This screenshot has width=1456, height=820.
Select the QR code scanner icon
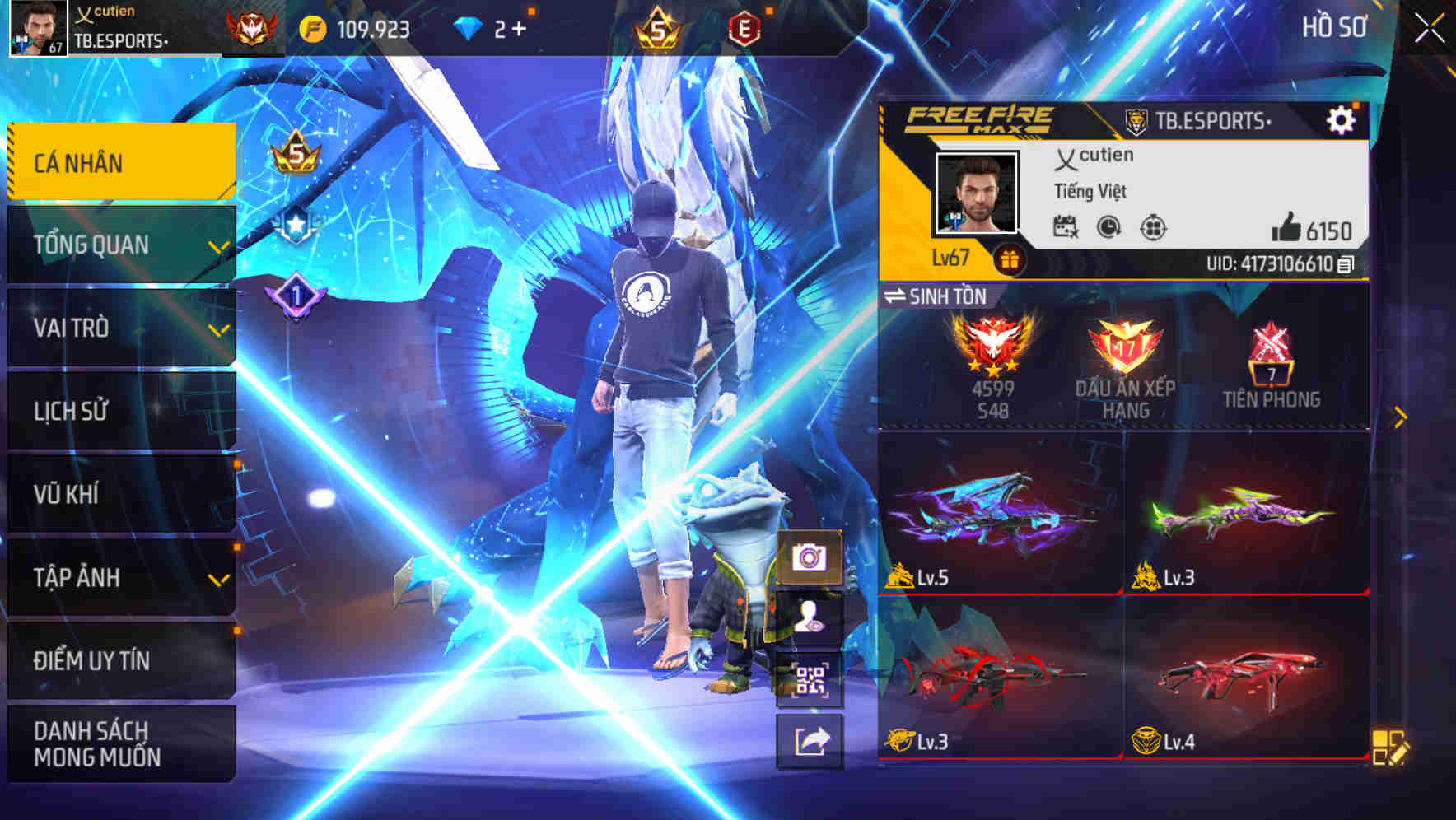pos(812,679)
